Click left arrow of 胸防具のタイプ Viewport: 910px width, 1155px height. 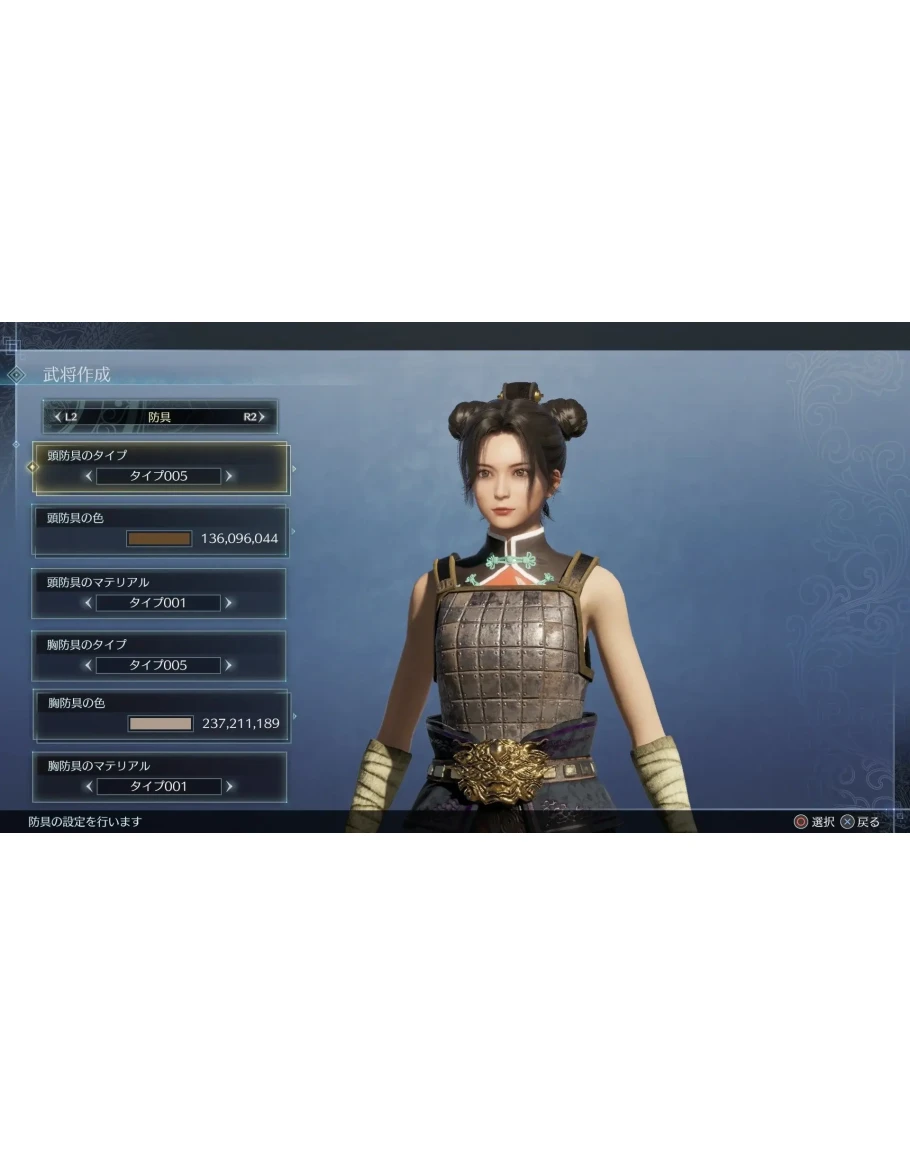click(88, 665)
